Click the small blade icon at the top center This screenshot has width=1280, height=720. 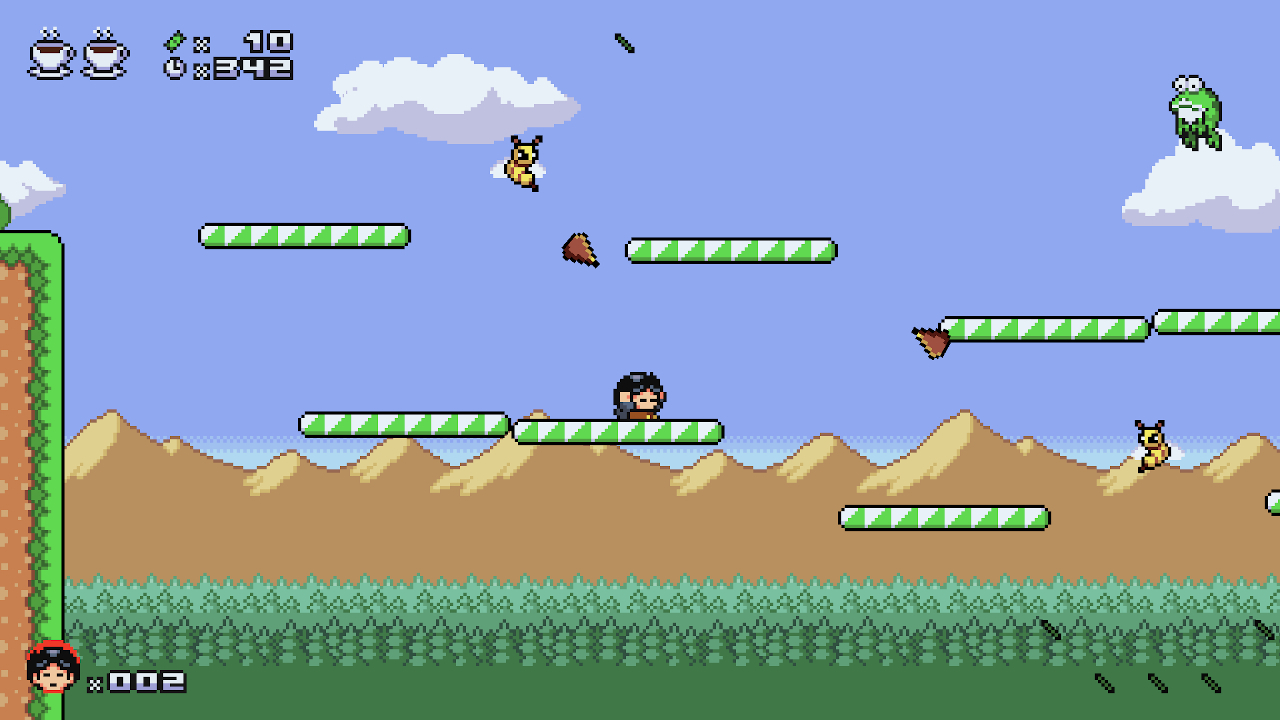click(x=625, y=43)
